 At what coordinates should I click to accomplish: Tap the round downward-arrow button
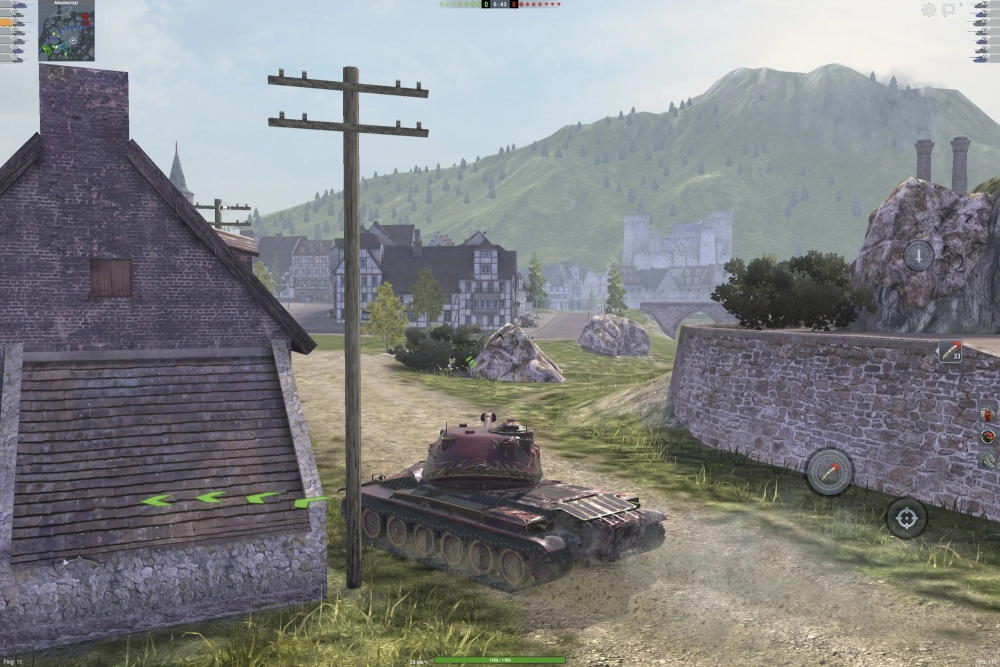pos(919,255)
